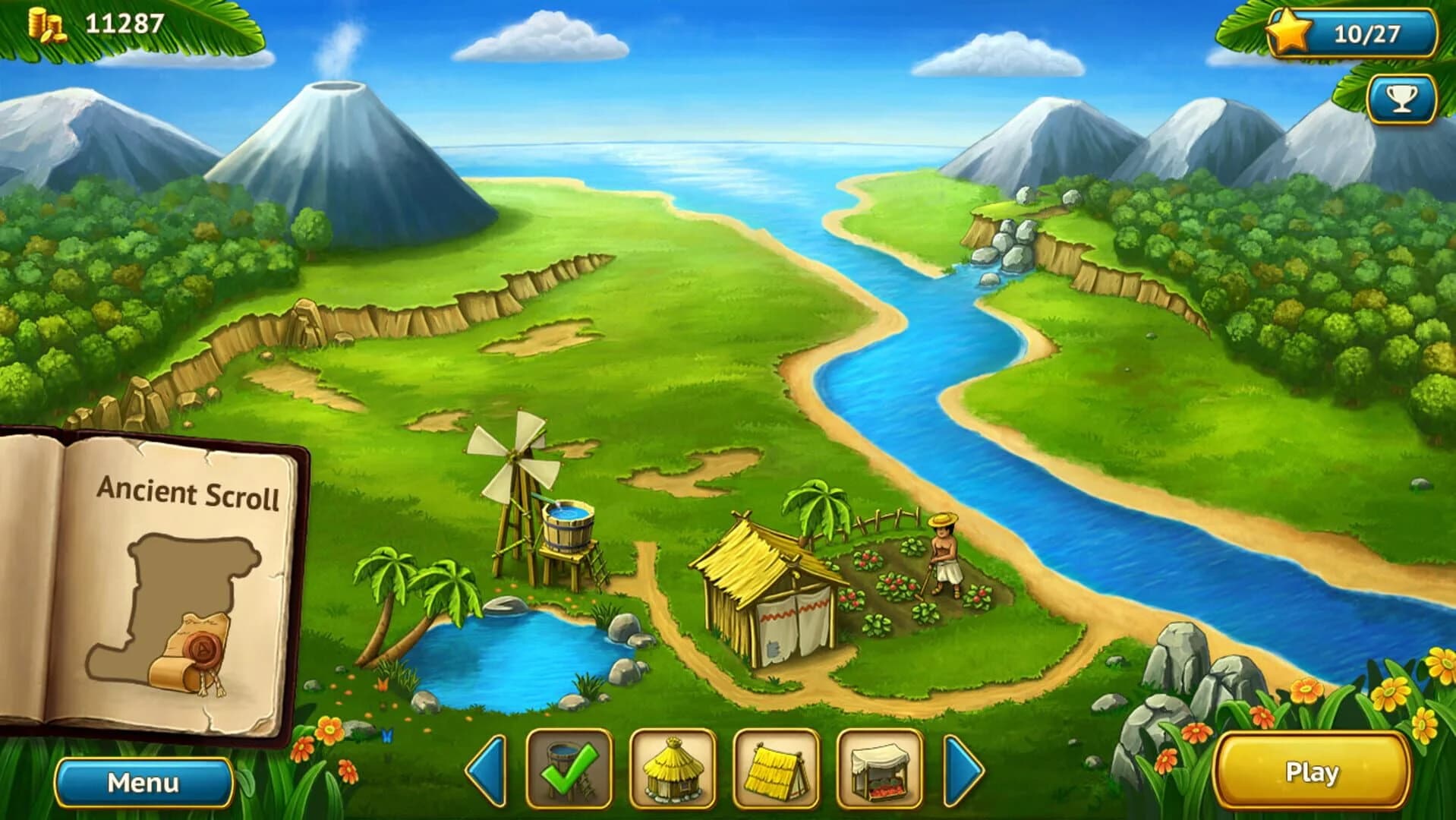Select the thatched hut building icon
The width and height of the screenshot is (1456, 820).
point(672,769)
